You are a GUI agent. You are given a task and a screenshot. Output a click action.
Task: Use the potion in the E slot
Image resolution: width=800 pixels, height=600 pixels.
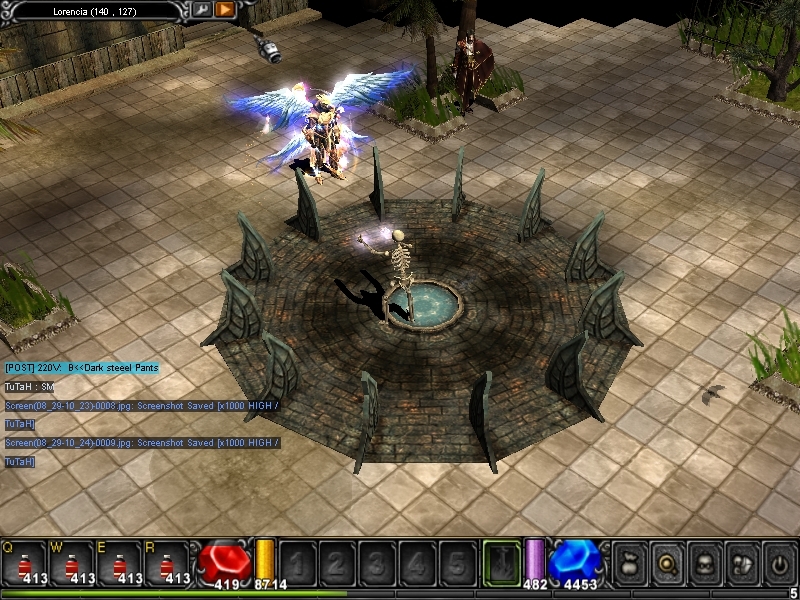(x=121, y=562)
